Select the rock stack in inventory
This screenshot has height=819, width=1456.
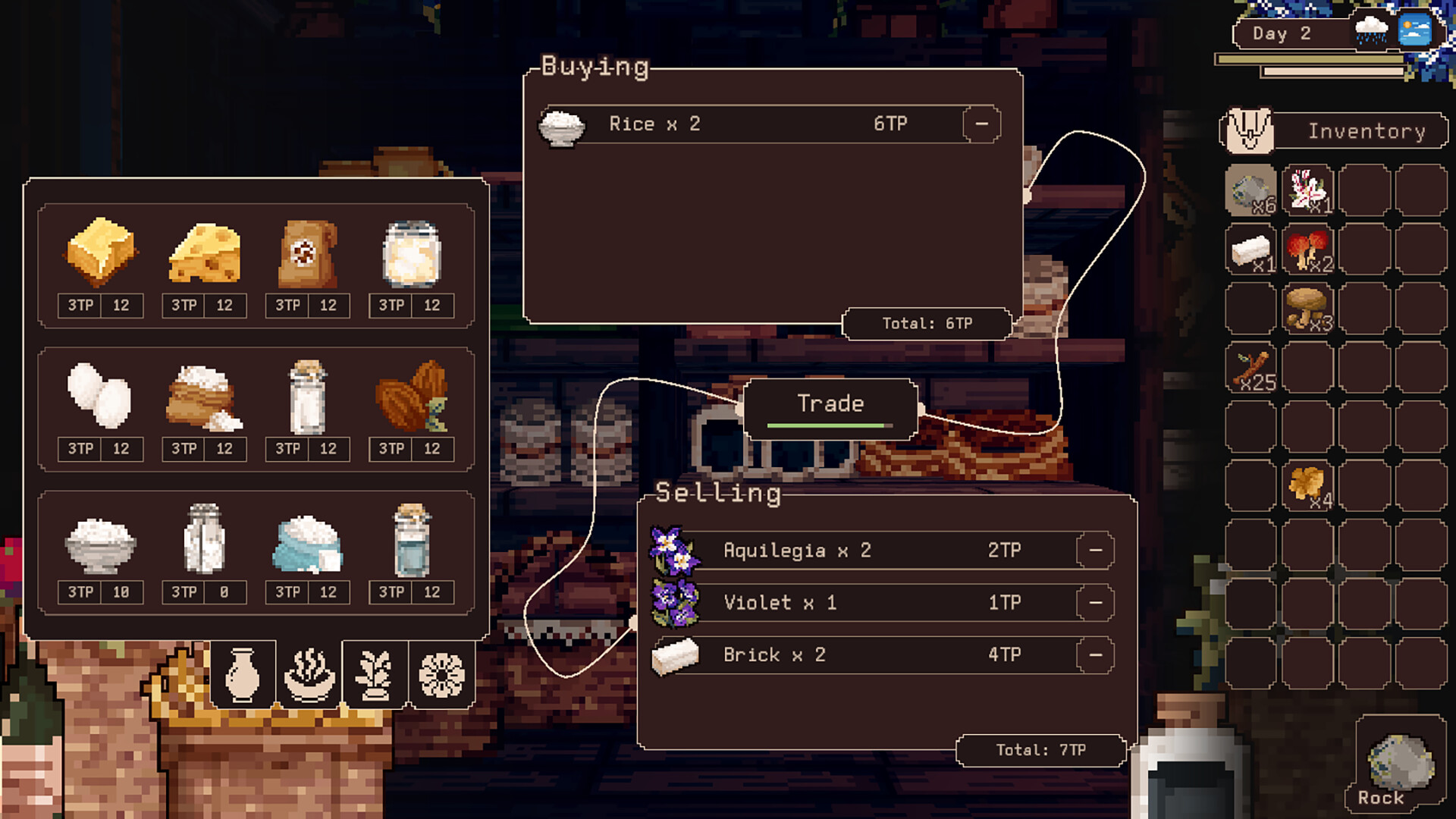[x=1251, y=191]
